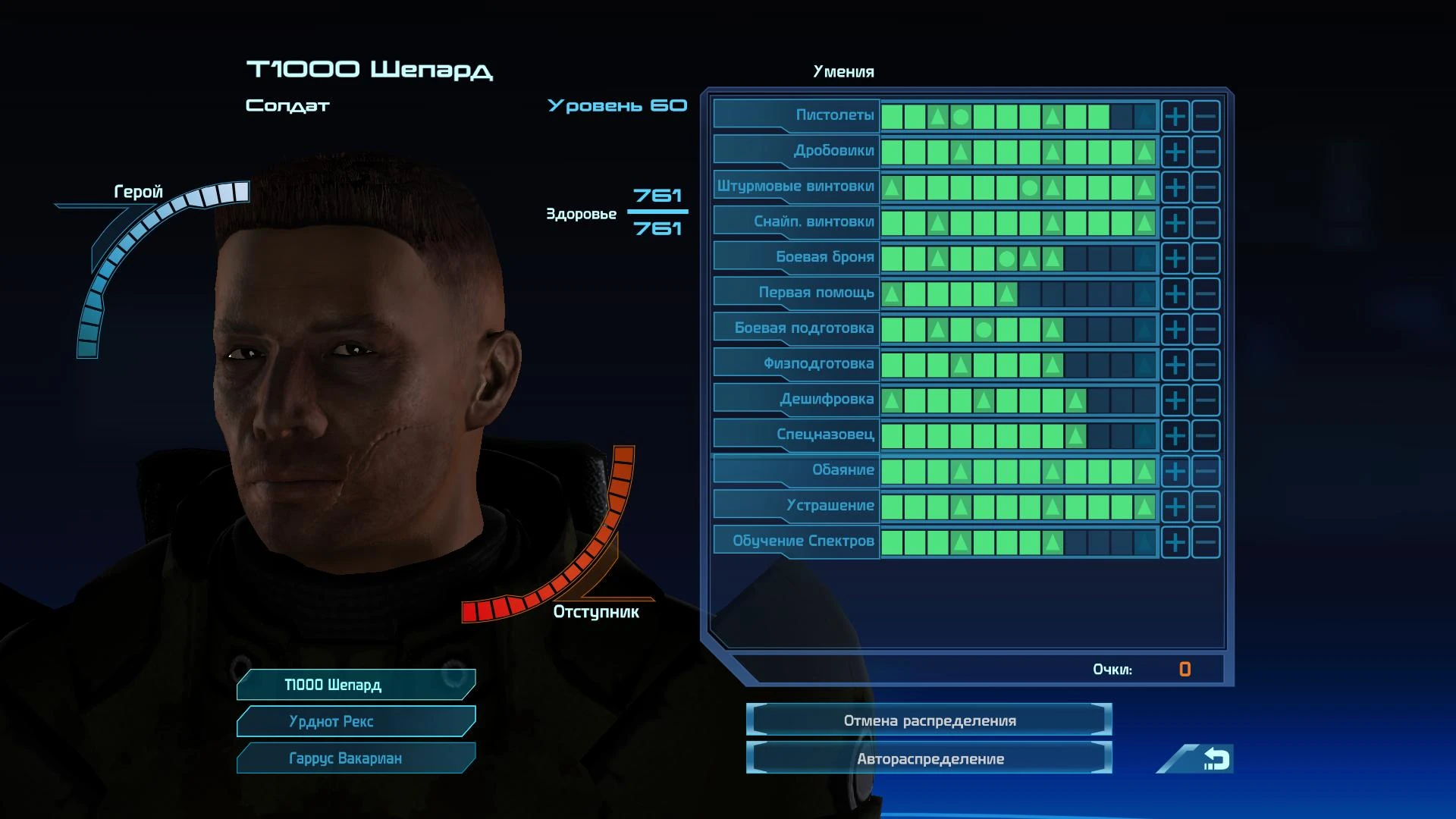Remove a point from Обаяние
1456x819 pixels.
[1205, 472]
